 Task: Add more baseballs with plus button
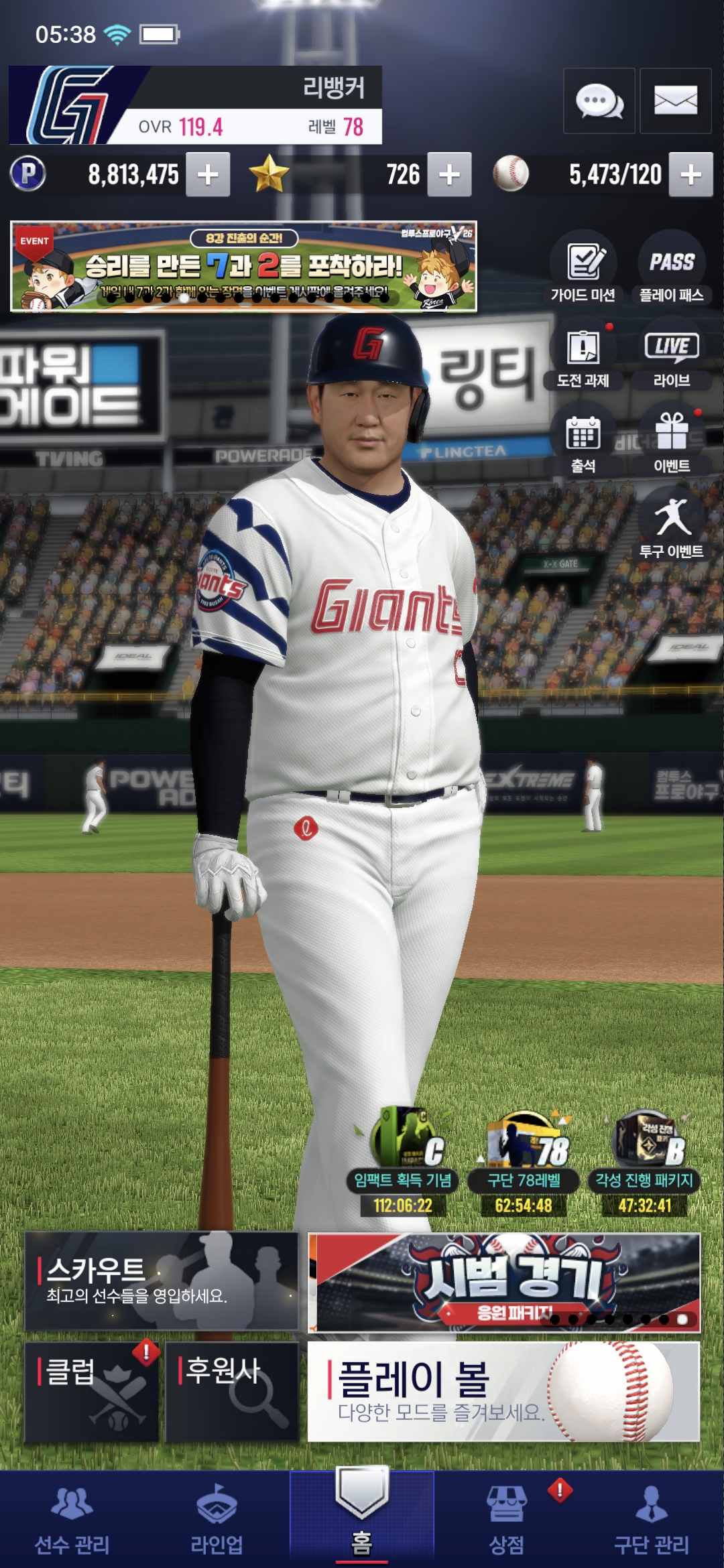pyautogui.click(x=690, y=175)
